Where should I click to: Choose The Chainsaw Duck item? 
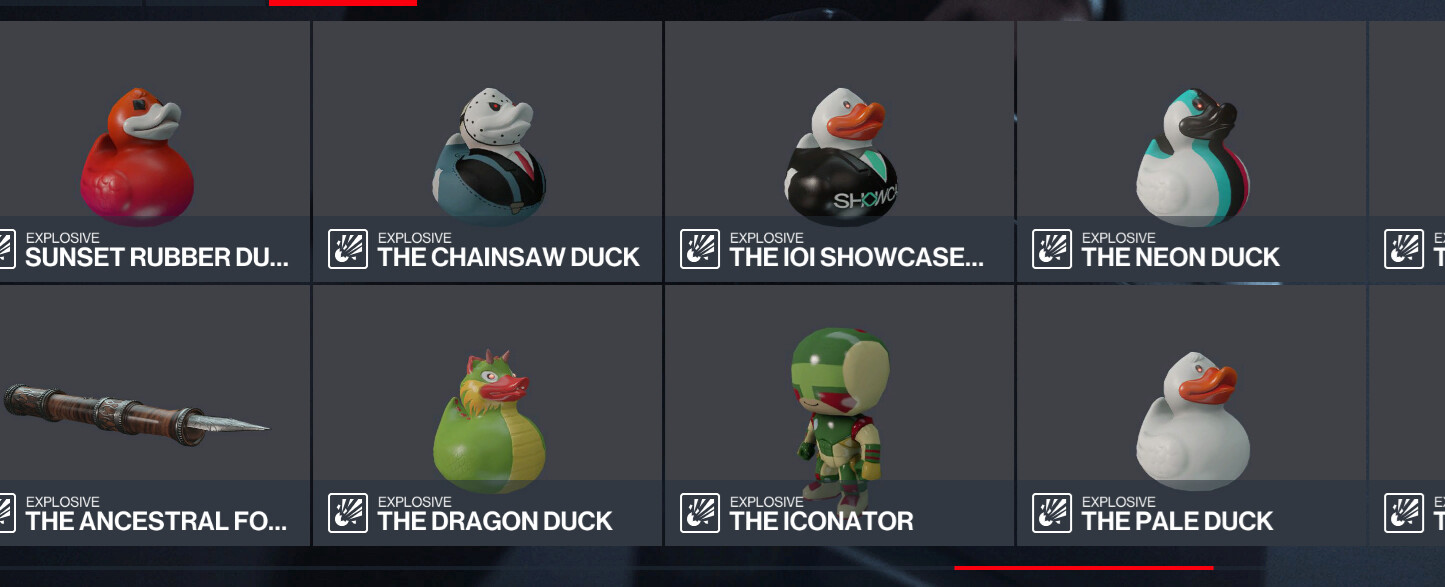coord(488,152)
